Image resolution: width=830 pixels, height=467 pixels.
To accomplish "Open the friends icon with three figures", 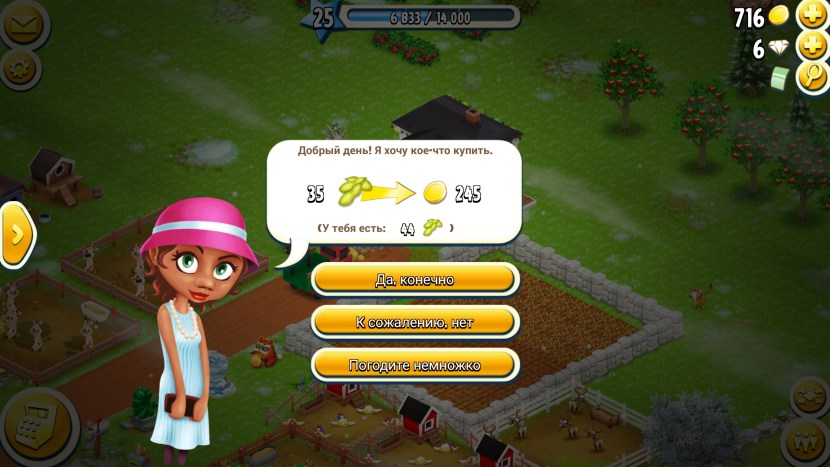I will pyautogui.click(x=806, y=440).
